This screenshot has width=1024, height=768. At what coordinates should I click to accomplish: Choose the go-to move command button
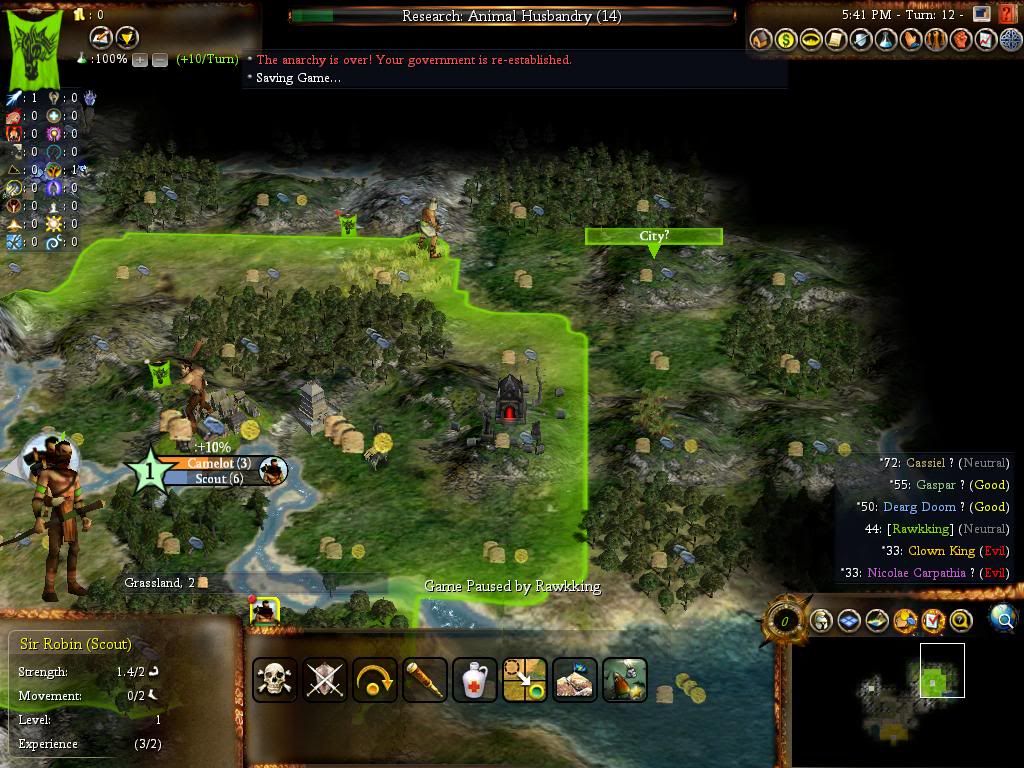pyautogui.click(x=524, y=680)
